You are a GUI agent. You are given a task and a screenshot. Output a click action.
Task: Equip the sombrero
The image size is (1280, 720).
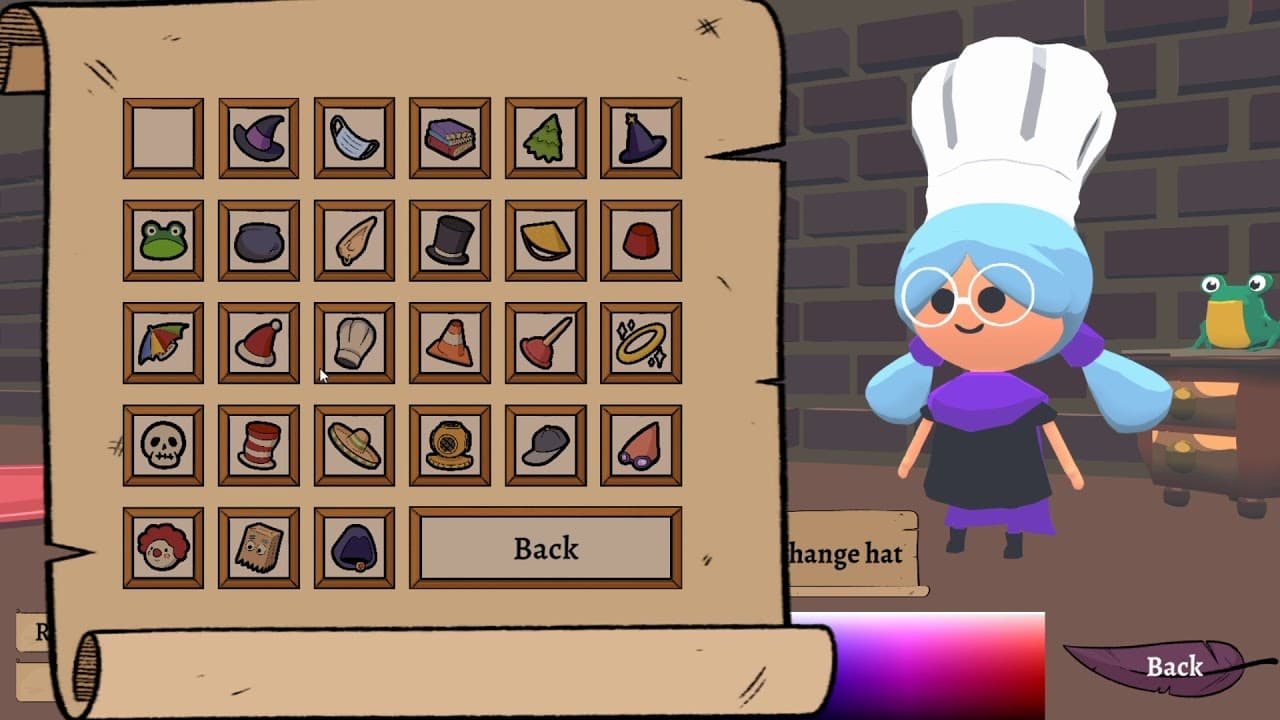tap(354, 445)
